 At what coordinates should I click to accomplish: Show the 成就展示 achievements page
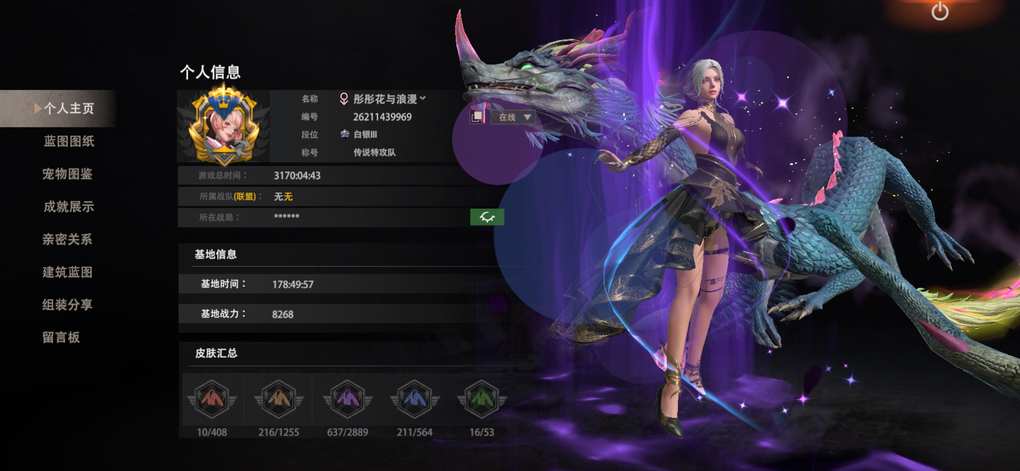[x=68, y=207]
